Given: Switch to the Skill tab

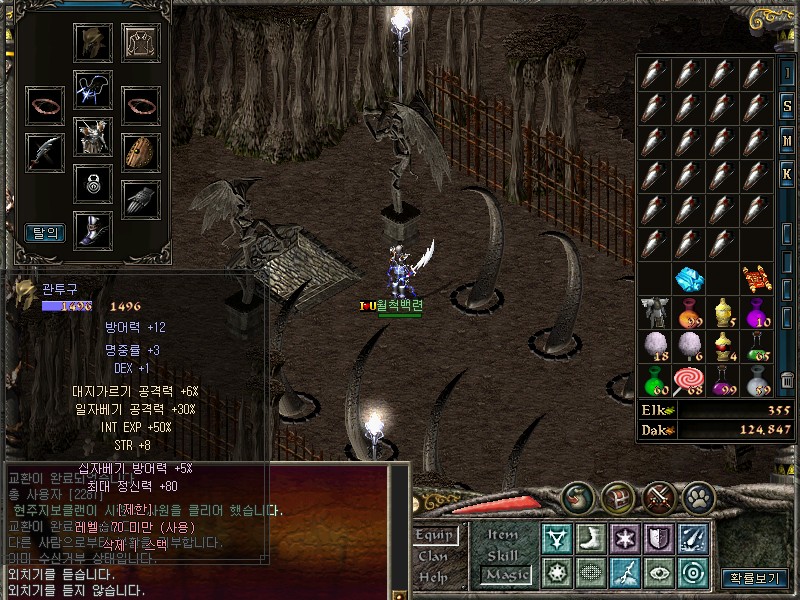Looking at the screenshot, I should 503,555.
